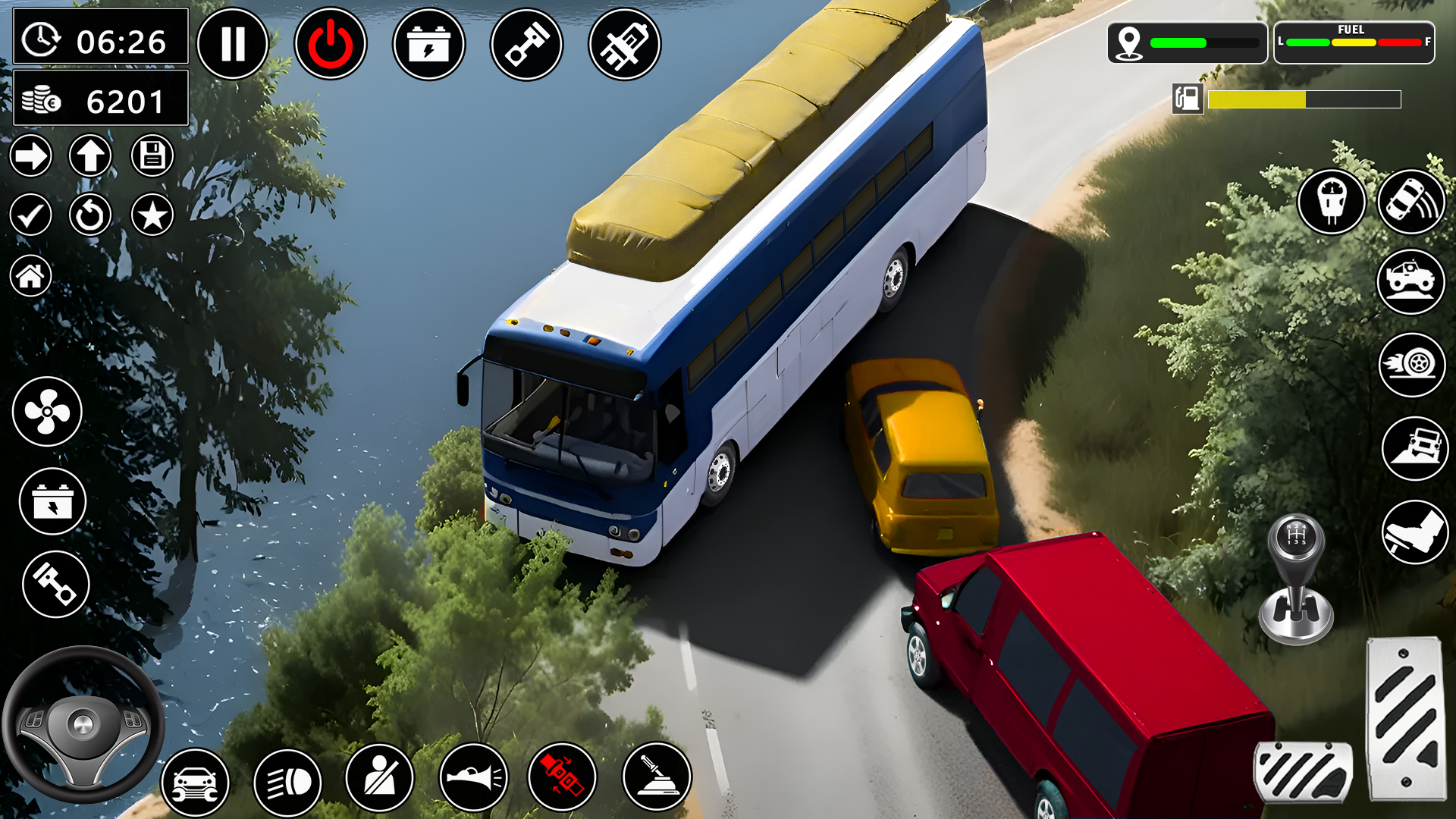Select the battery icon in the top toolbar
This screenshot has height=819, width=1456.
tap(429, 43)
